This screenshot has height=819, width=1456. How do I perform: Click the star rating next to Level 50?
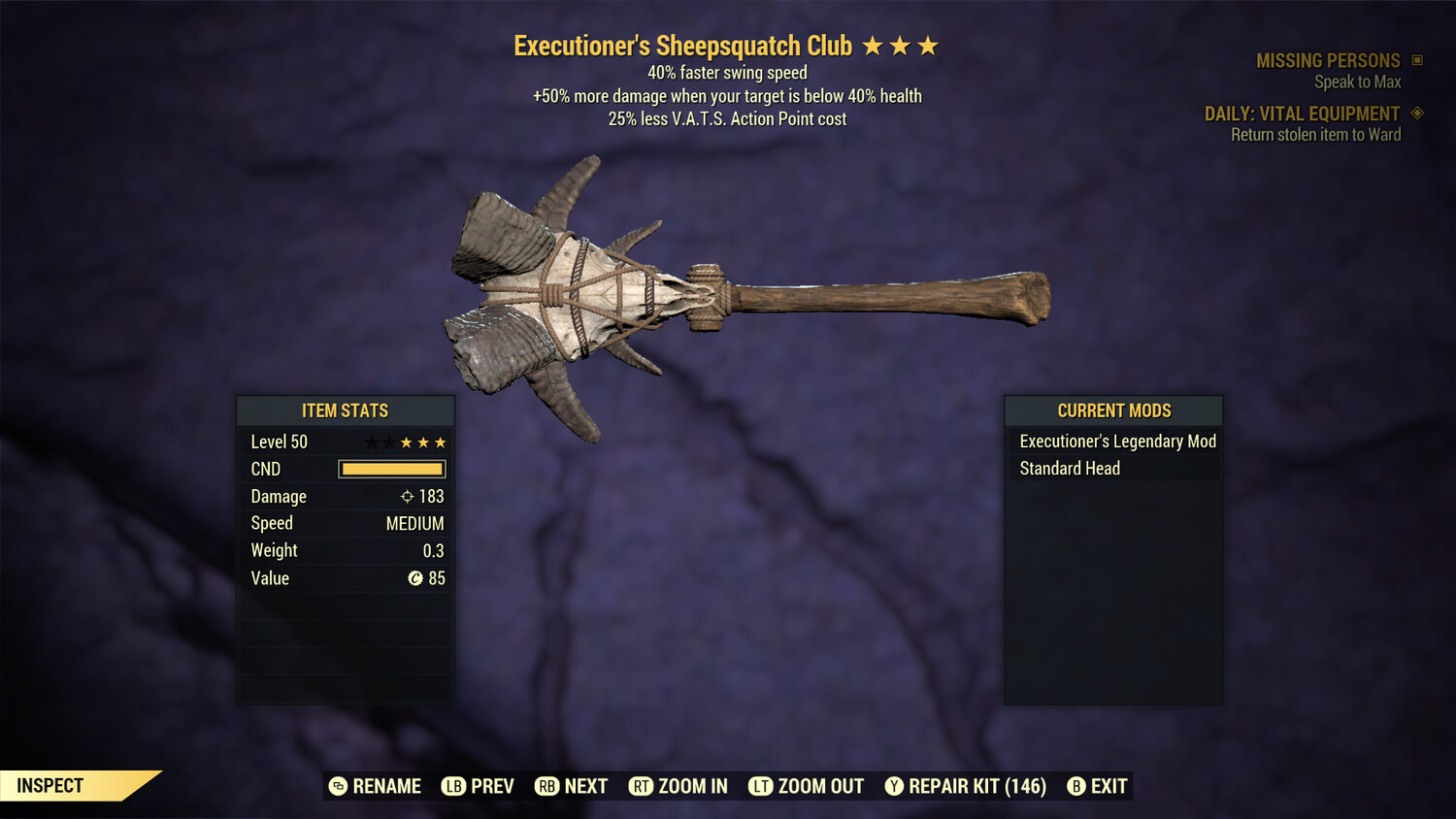click(405, 442)
